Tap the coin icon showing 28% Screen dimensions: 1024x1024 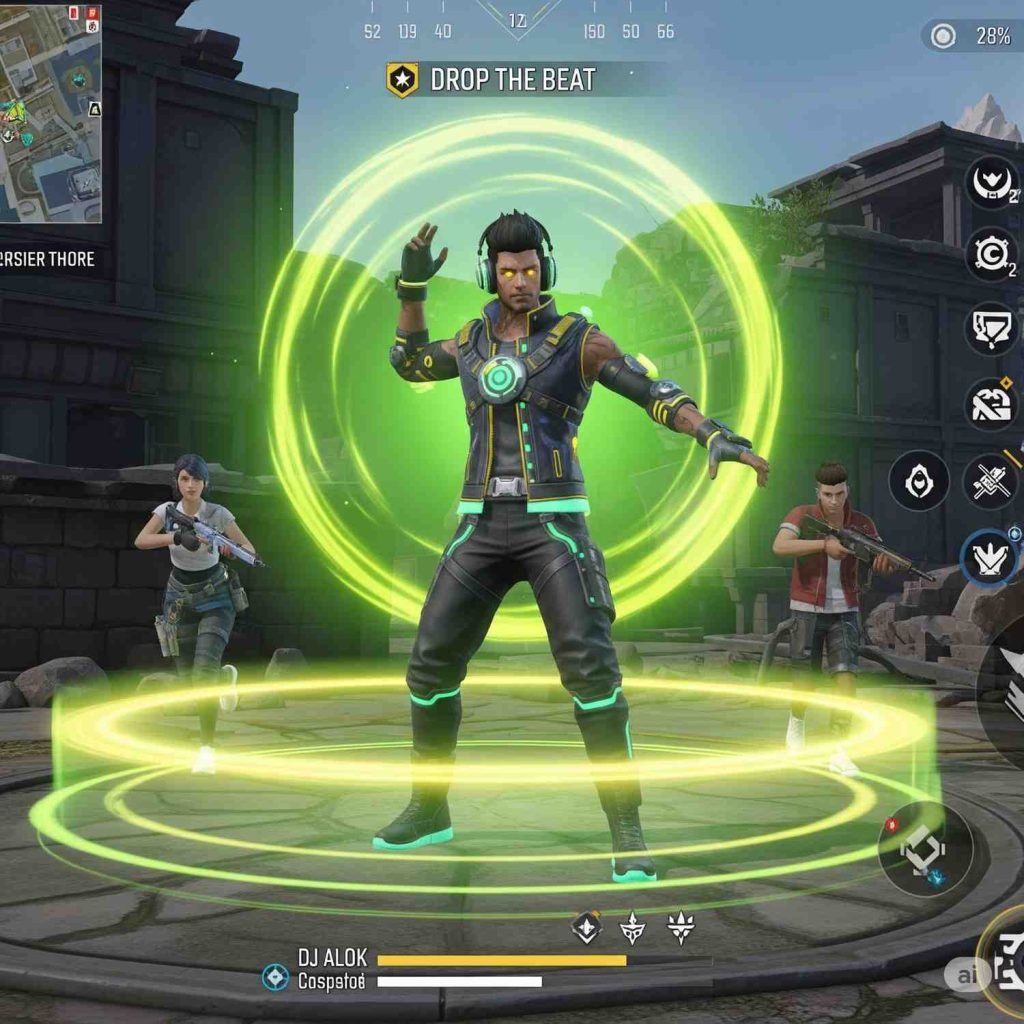[943, 37]
